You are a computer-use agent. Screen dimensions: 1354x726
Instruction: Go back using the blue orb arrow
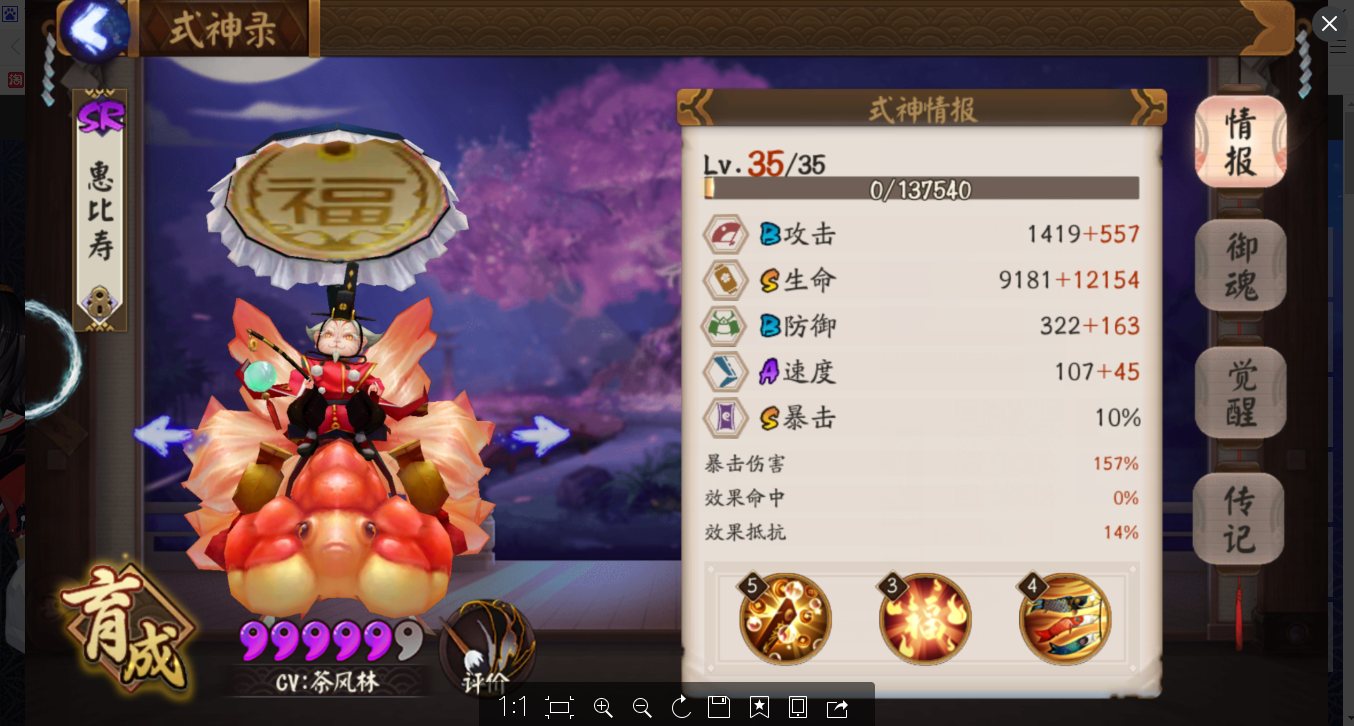point(96,29)
